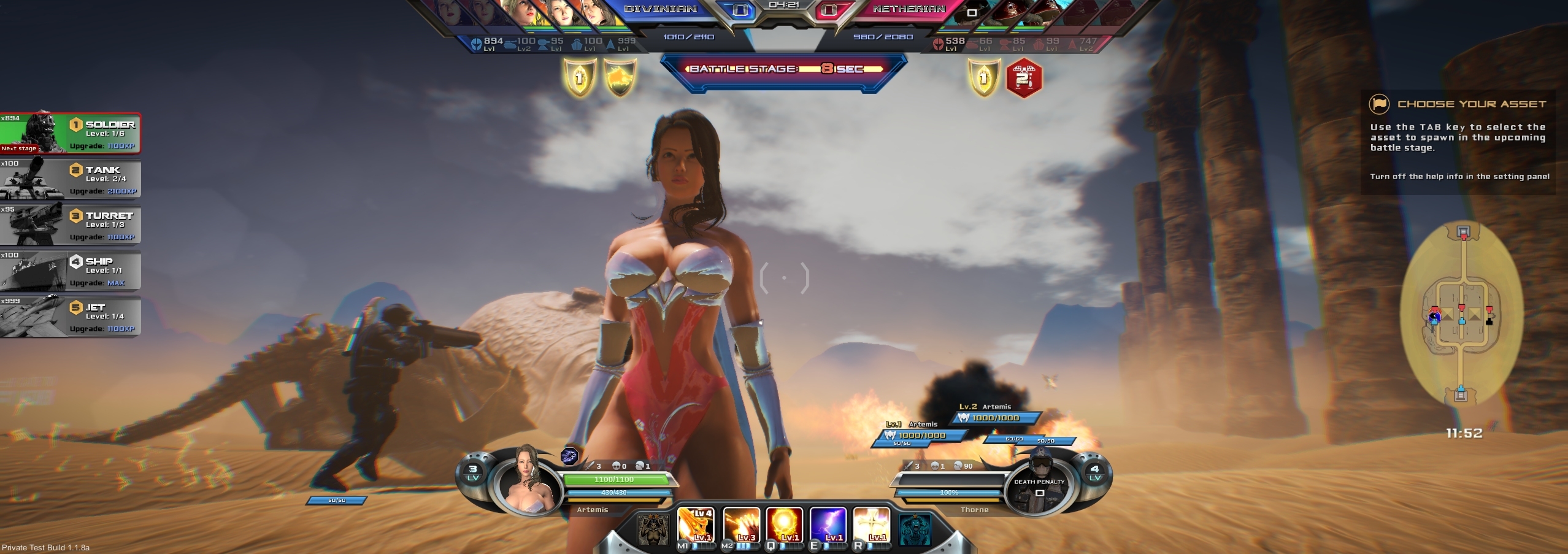Viewport: 1568px width, 554px height.
Task: Use the fiery claw slash M2 ability
Action: pos(741,526)
